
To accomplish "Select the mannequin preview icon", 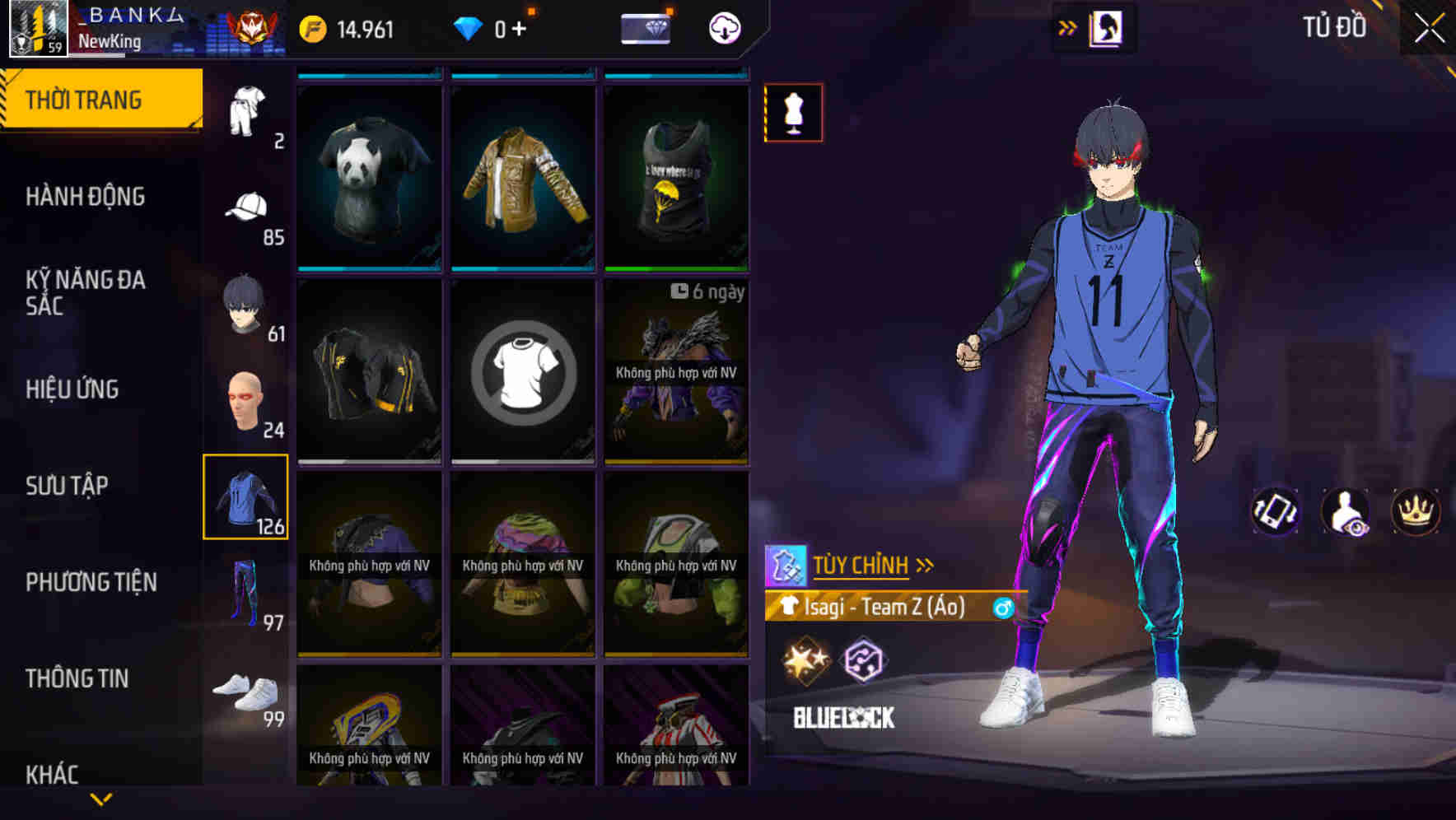I will tap(793, 113).
